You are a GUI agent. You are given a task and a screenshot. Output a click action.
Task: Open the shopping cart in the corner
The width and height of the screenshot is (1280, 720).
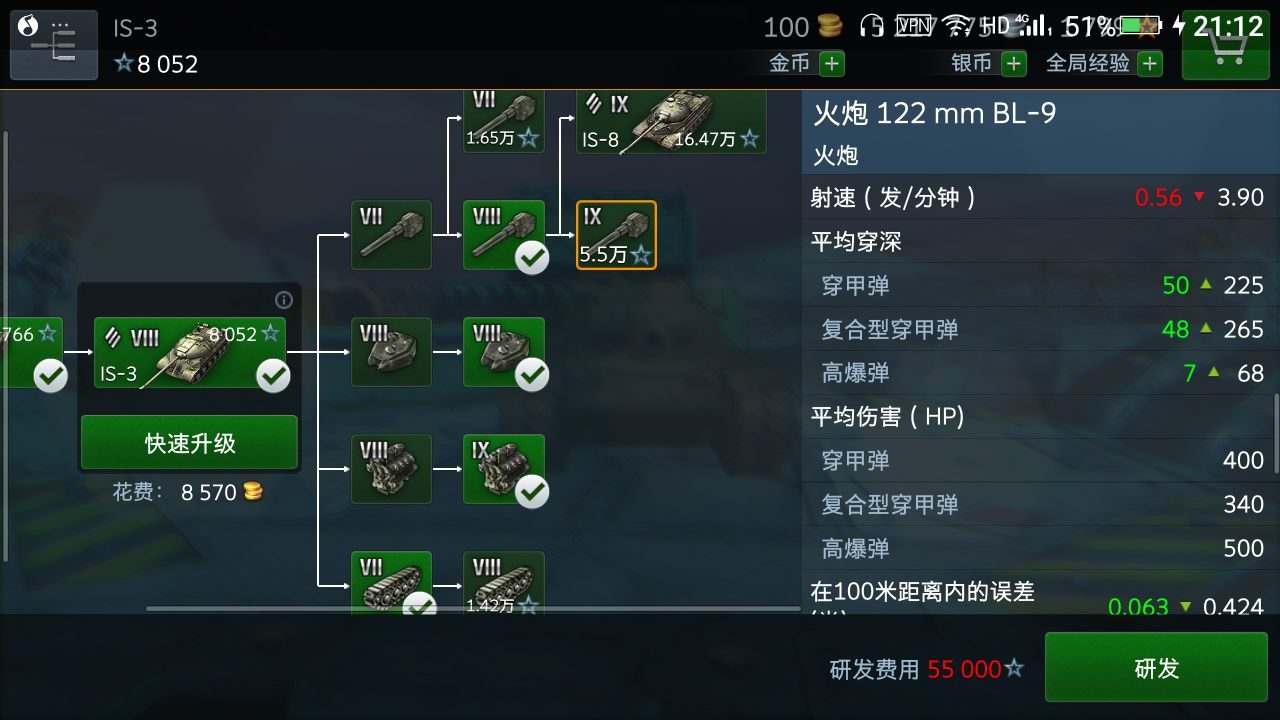click(x=1225, y=44)
